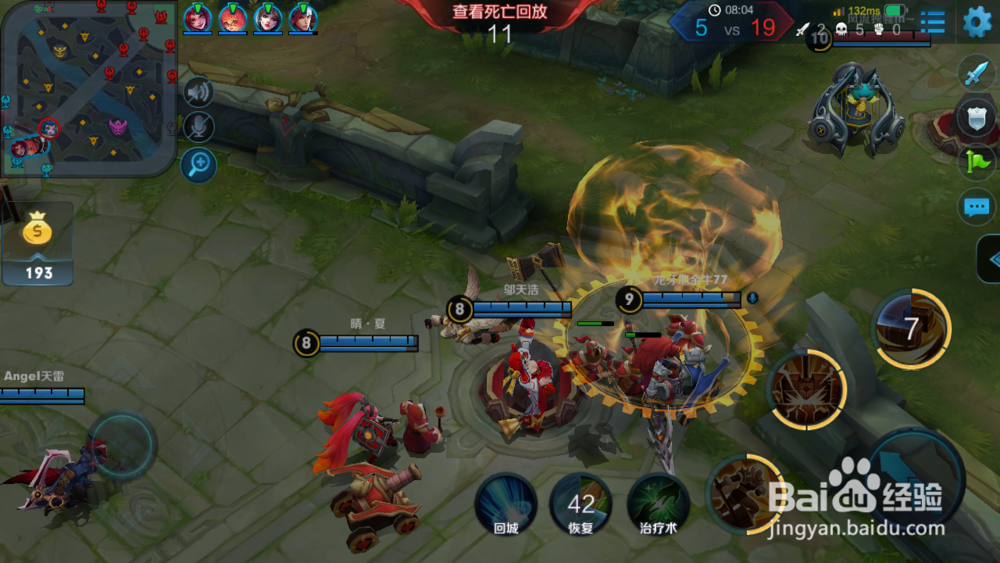The image size is (1000, 563).
Task: Open the gear settings menu
Action: coord(976,21)
